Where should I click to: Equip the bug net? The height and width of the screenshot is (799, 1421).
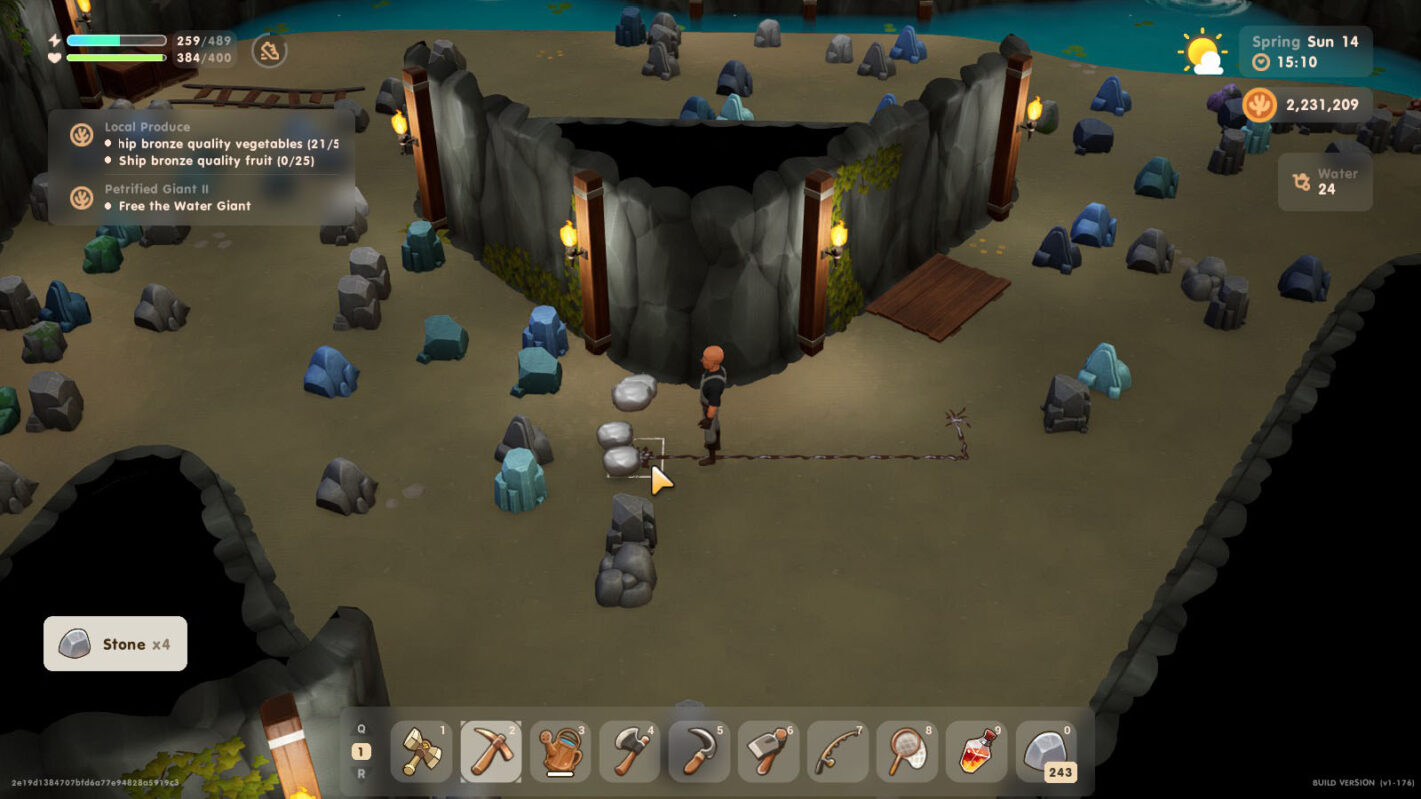[x=907, y=752]
